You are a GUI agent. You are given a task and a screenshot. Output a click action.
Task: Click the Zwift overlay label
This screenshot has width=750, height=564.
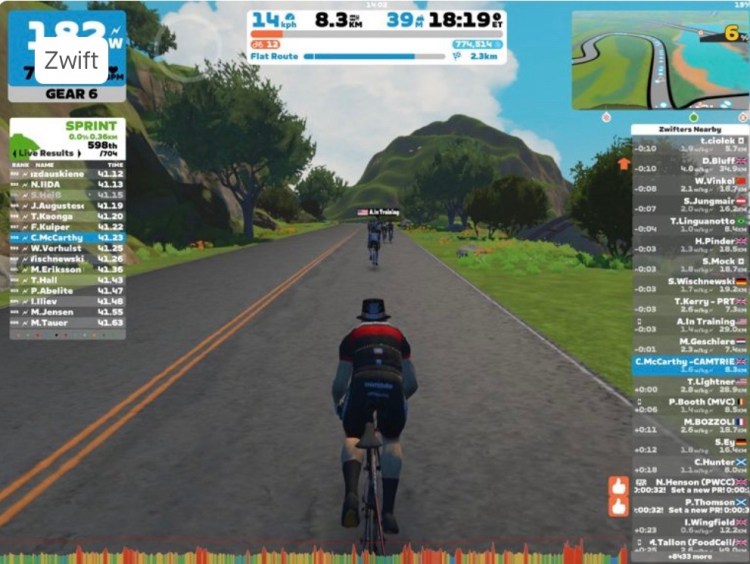tap(71, 60)
